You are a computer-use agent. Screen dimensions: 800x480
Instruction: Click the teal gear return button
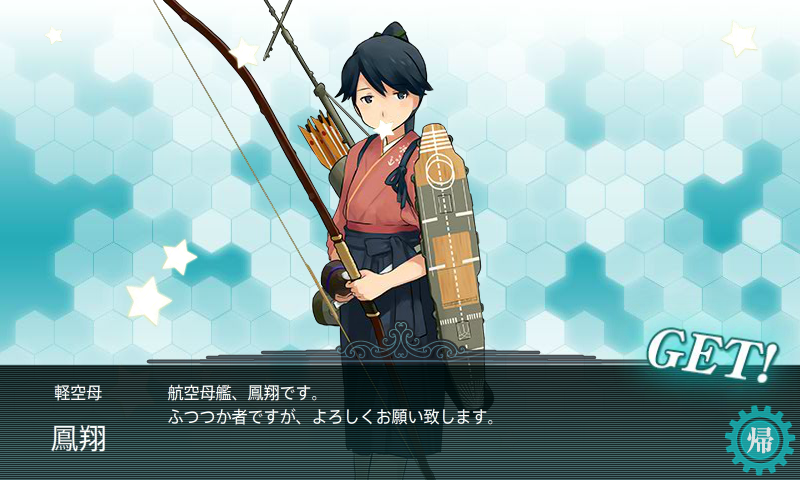[758, 440]
